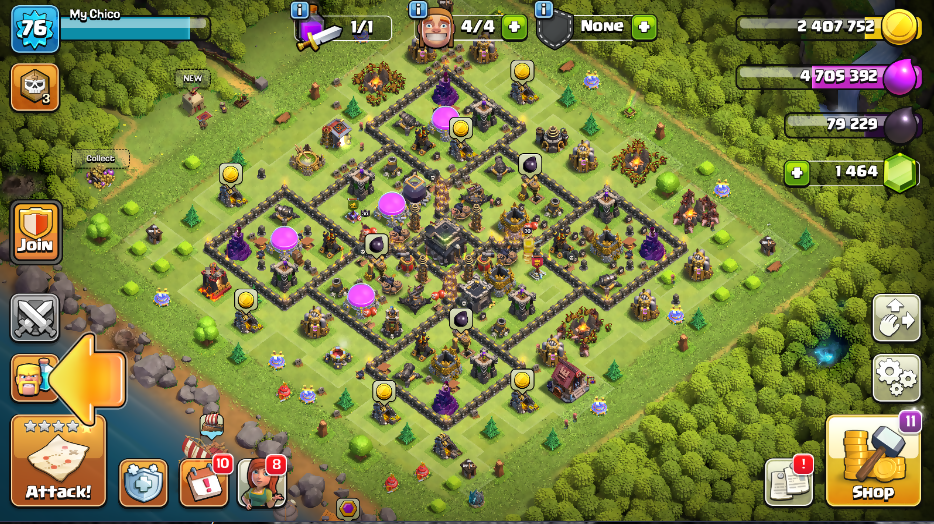
Task: Get a shield using the None plus button
Action: pos(644,27)
